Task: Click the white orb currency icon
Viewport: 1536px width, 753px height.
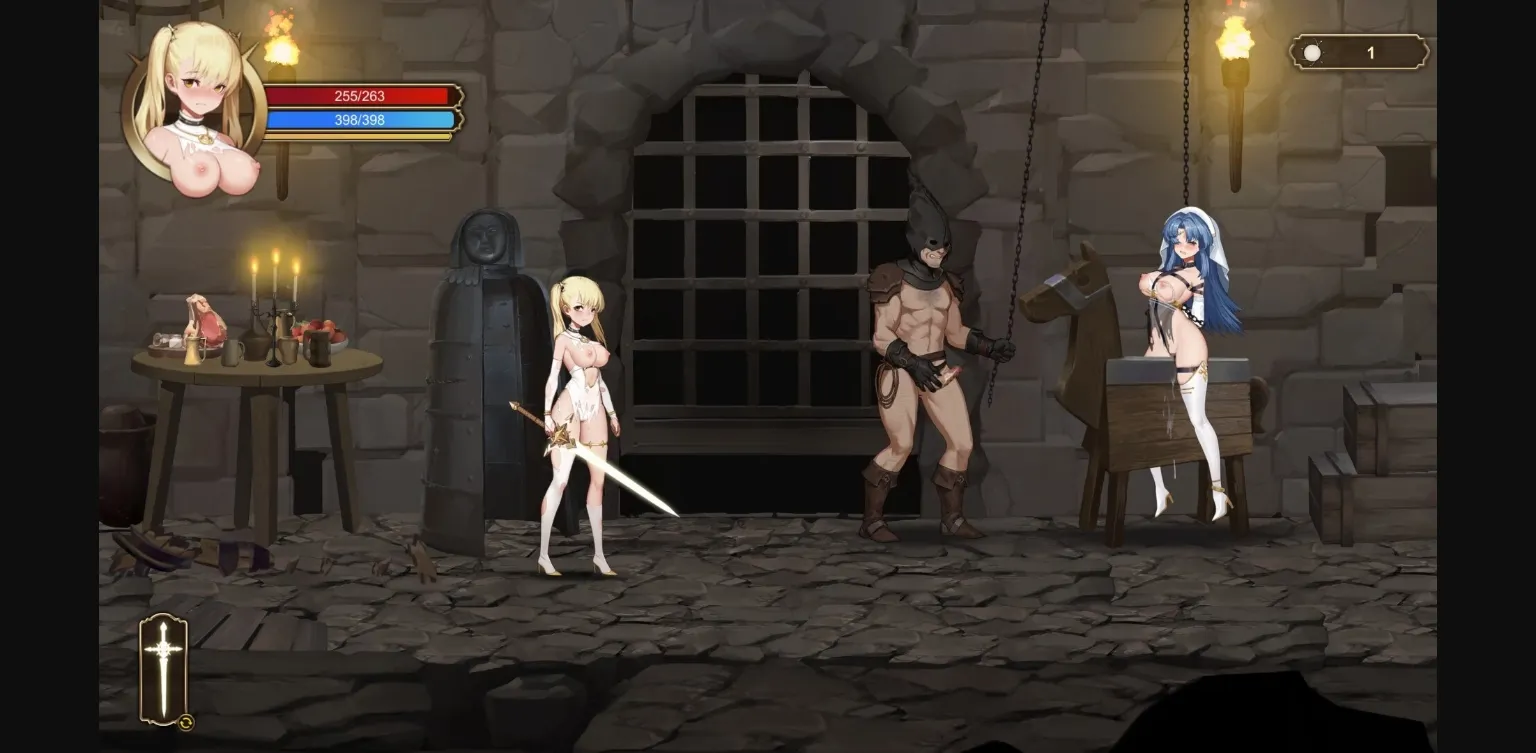Action: 1310,52
